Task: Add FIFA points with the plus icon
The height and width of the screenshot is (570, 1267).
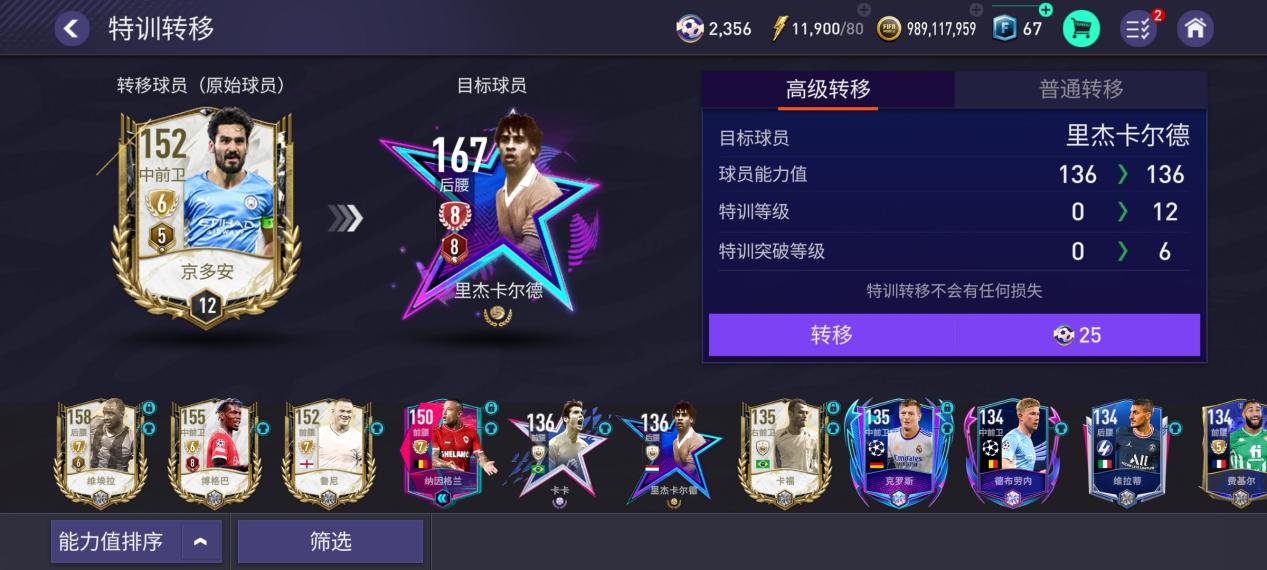Action: point(1045,10)
